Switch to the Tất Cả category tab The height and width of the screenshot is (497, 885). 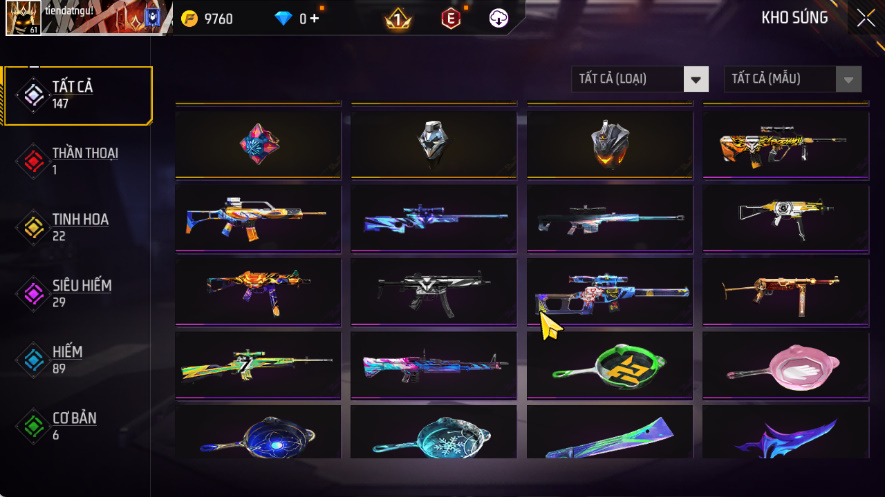coord(77,95)
